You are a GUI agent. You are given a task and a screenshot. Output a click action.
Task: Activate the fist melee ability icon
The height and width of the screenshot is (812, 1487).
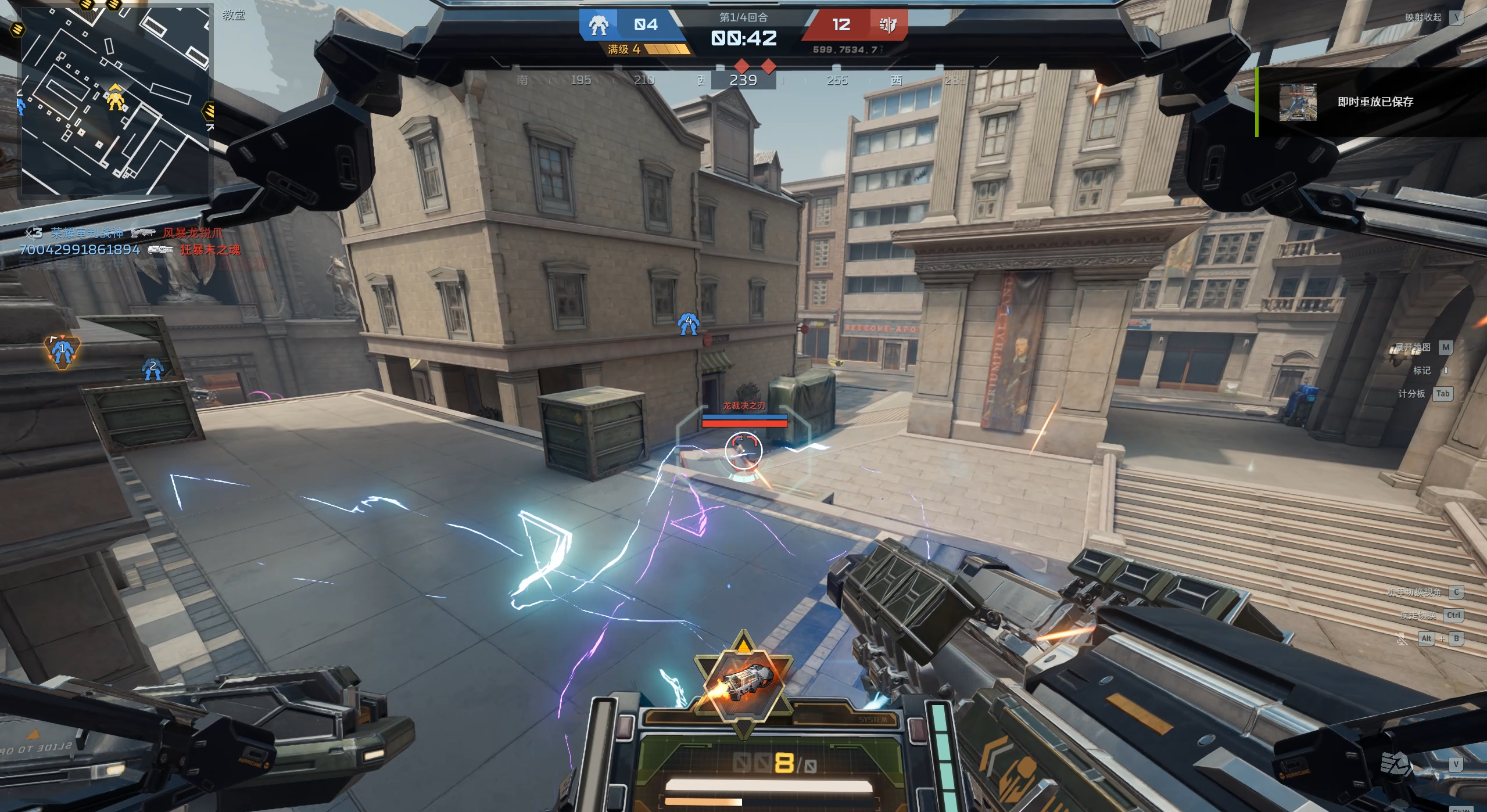[x=1395, y=763]
